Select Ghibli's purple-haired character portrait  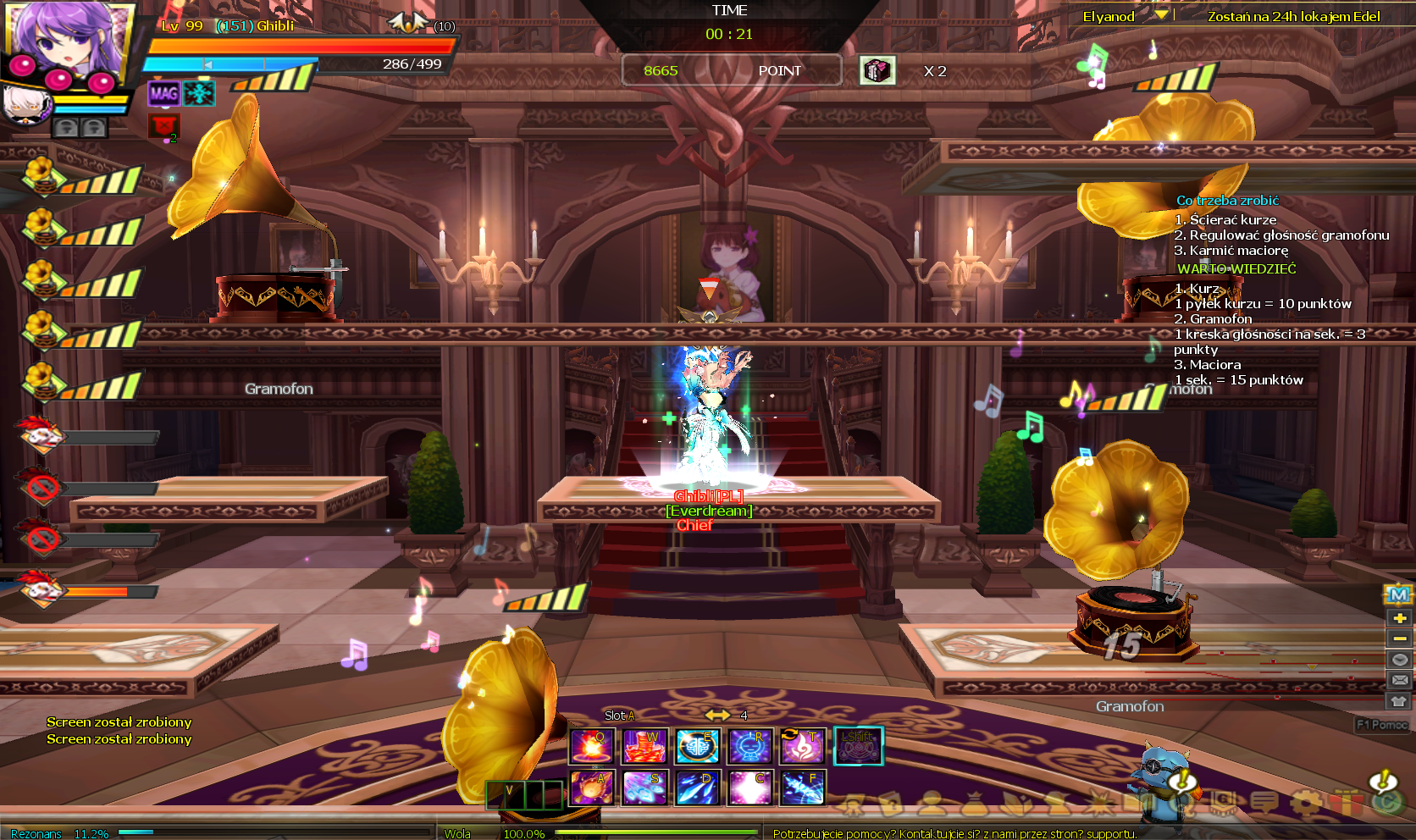66,42
